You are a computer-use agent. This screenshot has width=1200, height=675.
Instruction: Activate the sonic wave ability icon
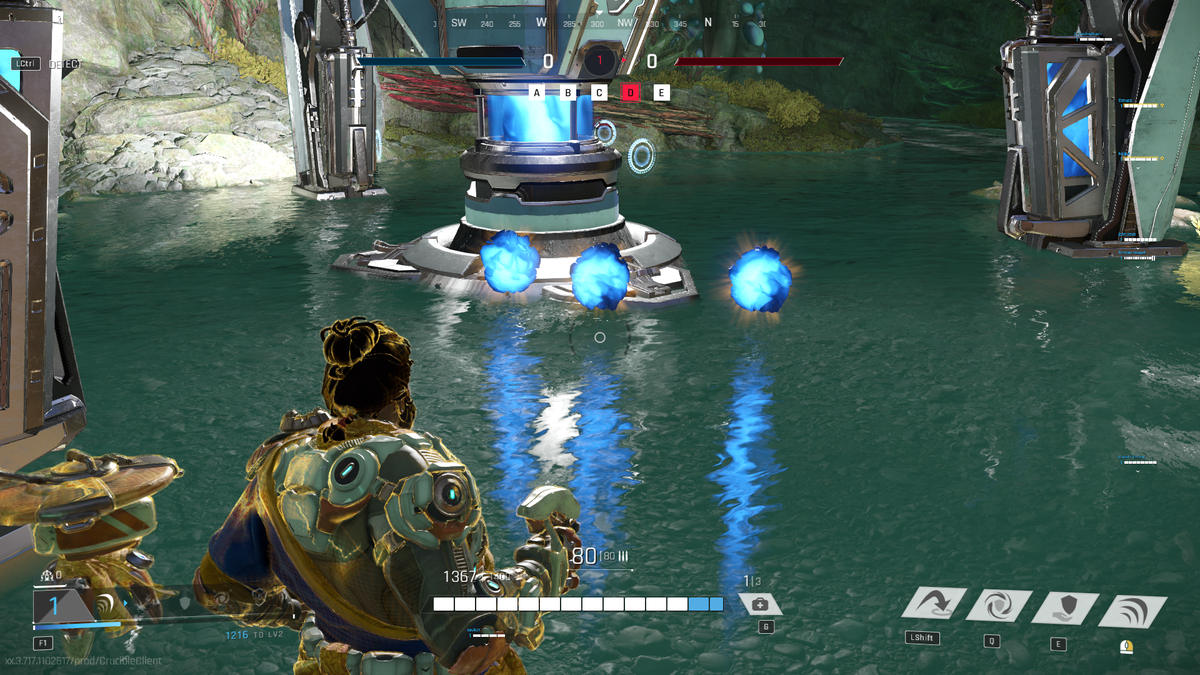(1132, 610)
